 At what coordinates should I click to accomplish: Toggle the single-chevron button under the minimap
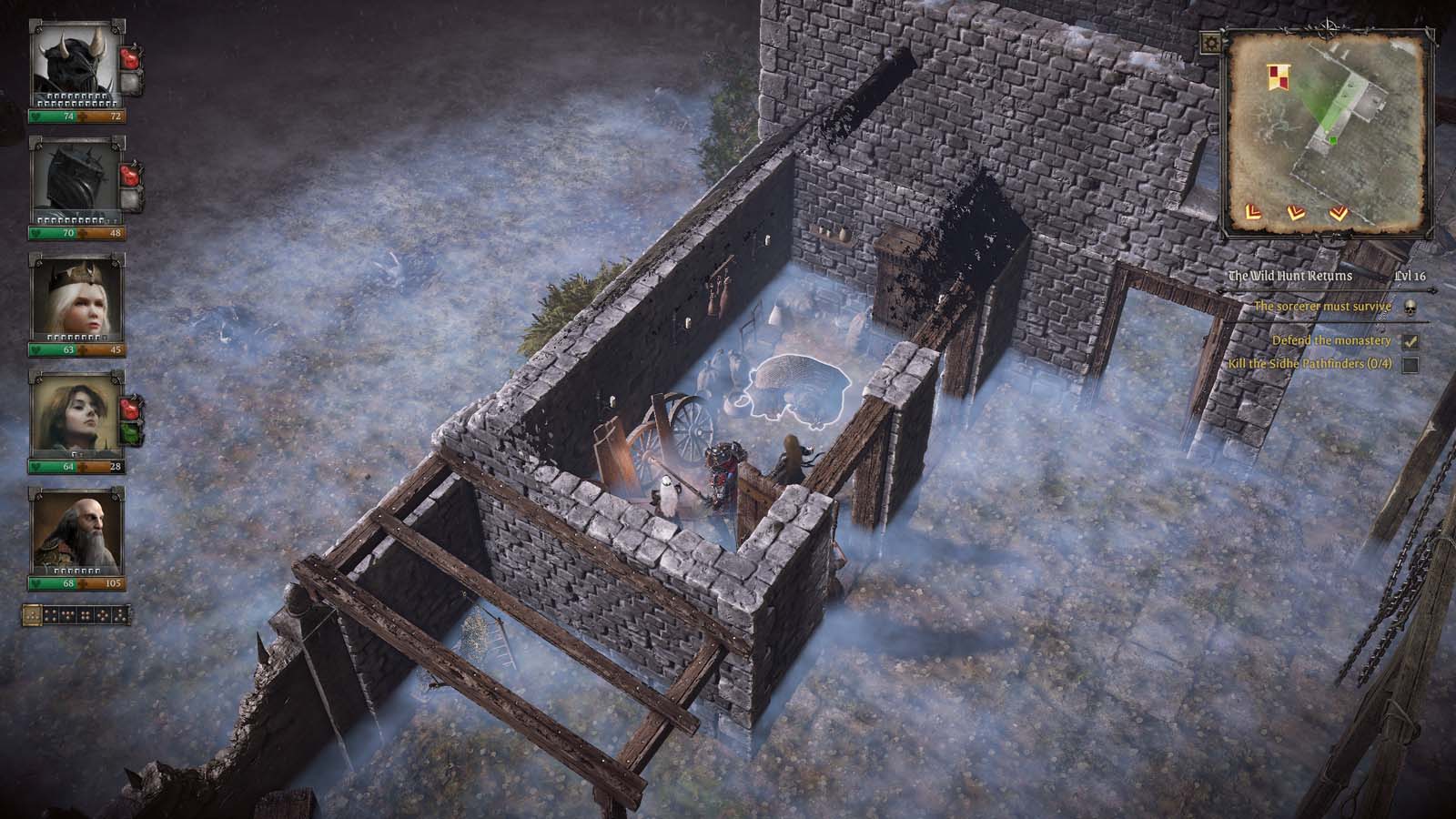pyautogui.click(x=1253, y=213)
